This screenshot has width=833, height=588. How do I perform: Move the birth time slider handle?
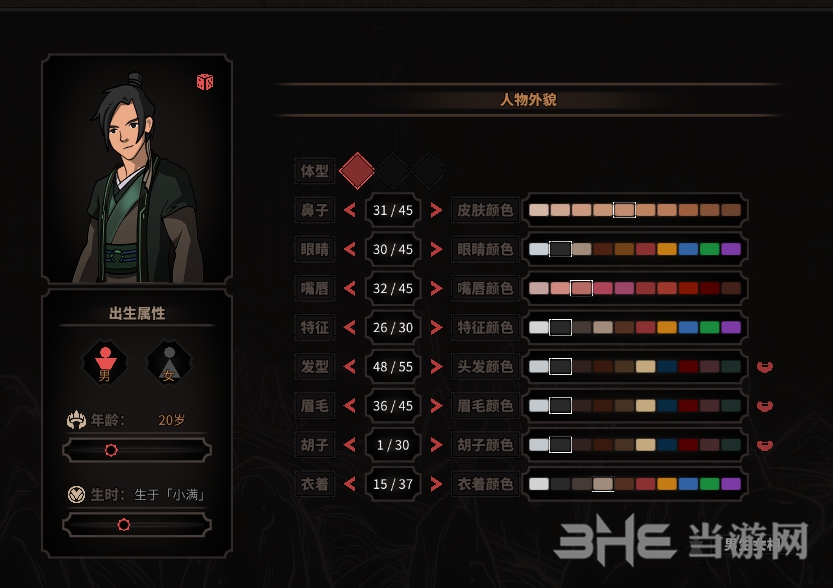[x=124, y=524]
